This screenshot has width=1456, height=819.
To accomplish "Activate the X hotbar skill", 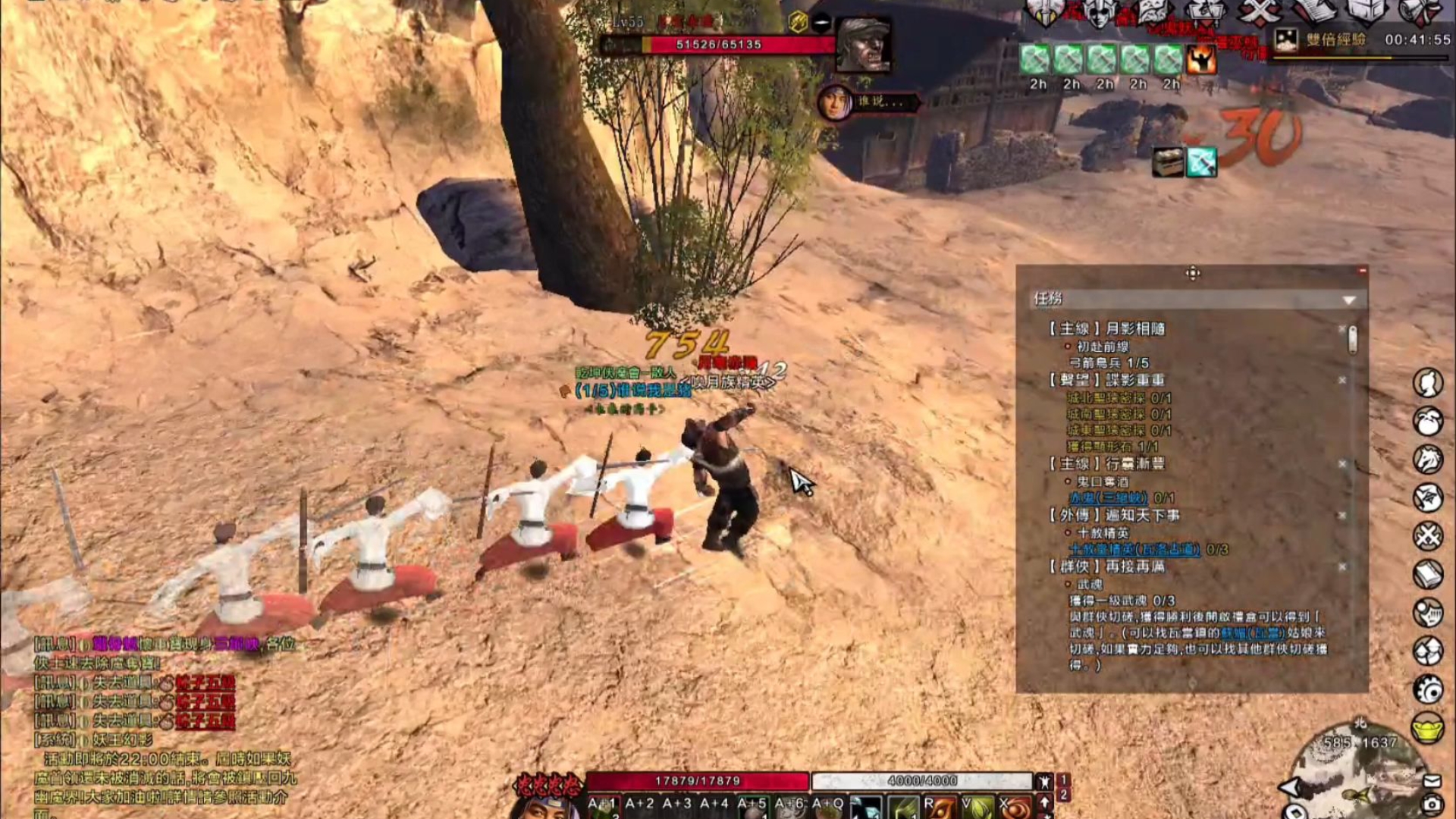I will point(1015,807).
